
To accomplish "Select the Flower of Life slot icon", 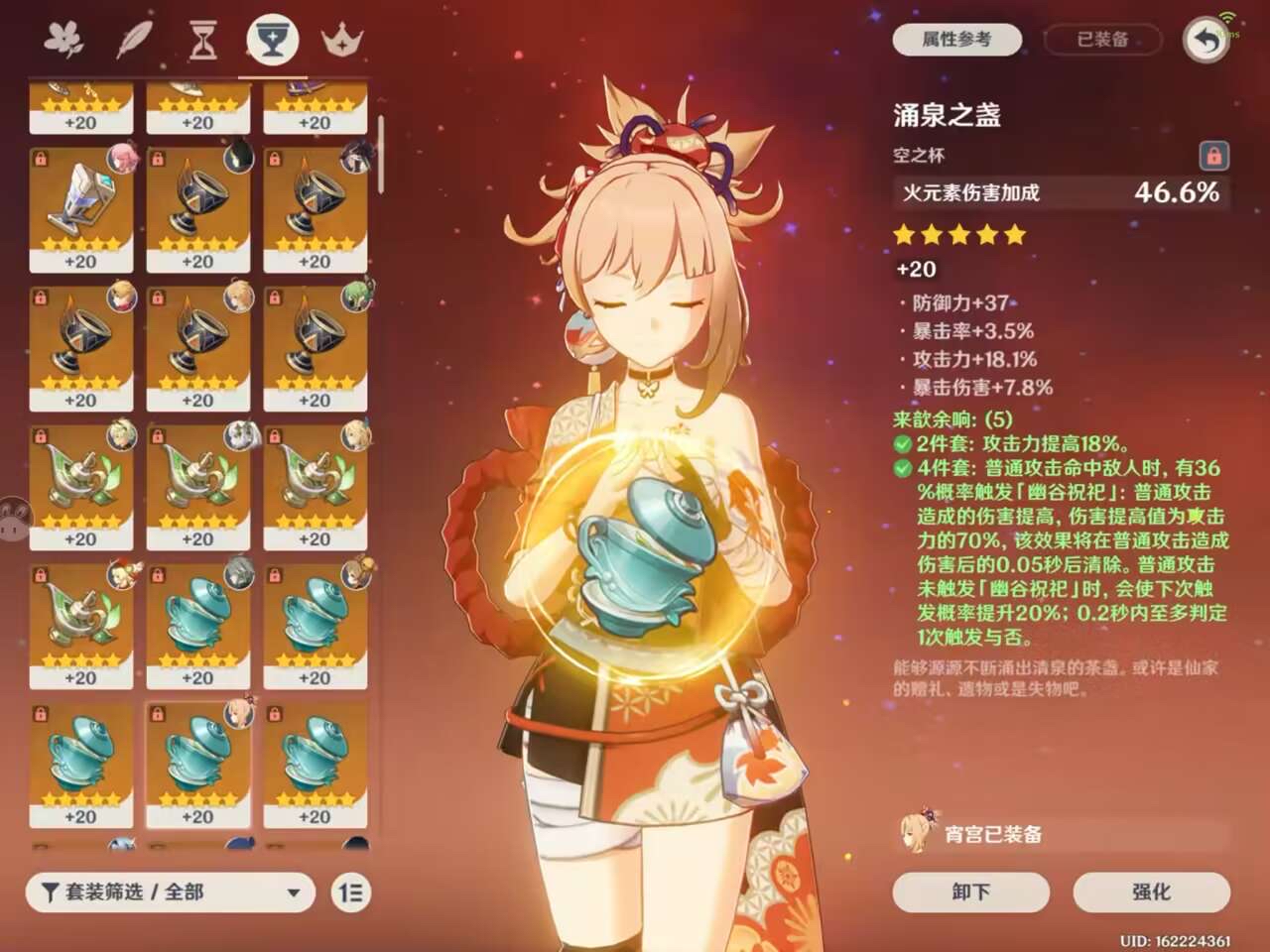I will point(63,37).
